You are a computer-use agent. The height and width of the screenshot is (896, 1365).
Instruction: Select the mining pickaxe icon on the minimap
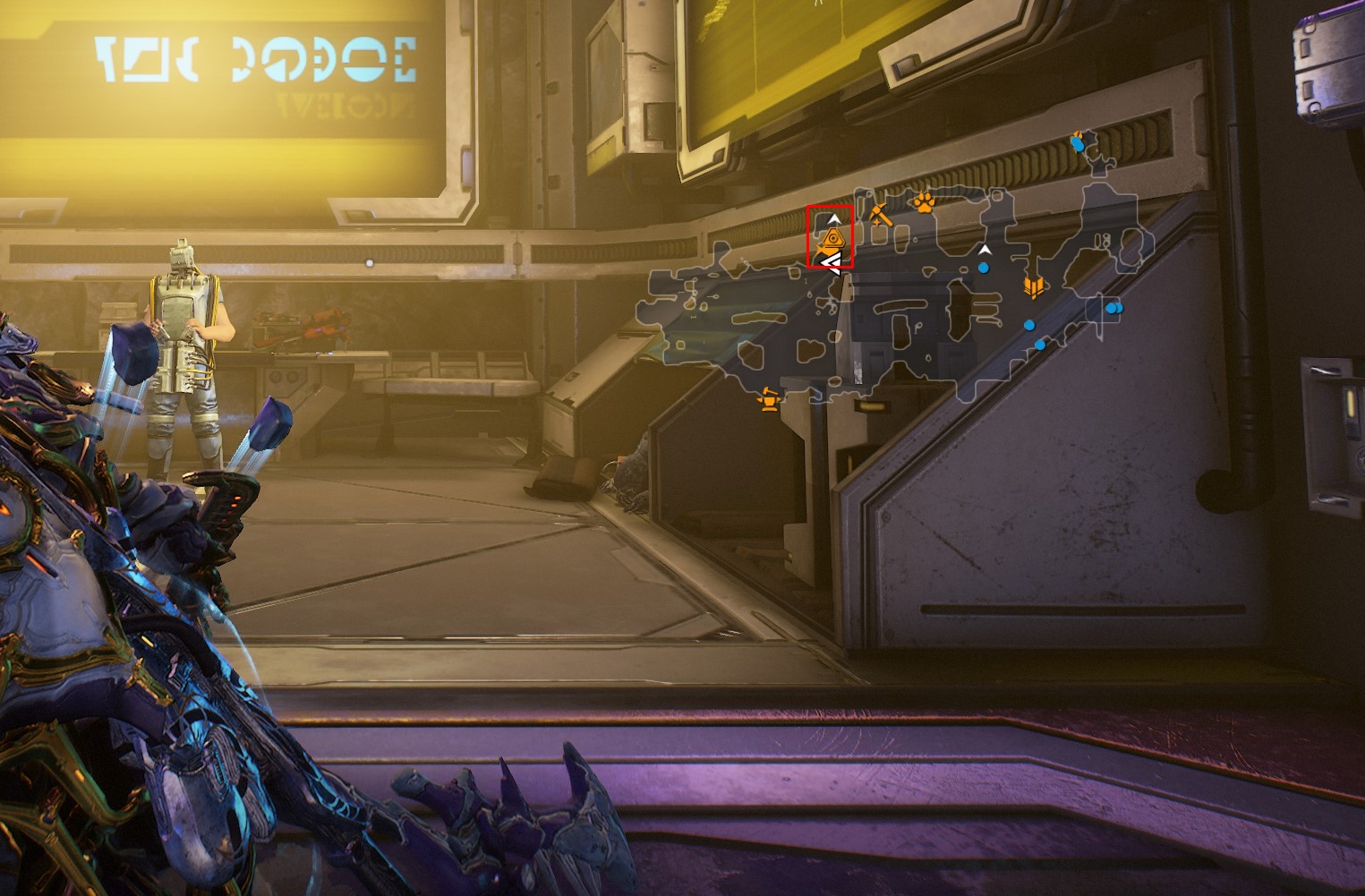tap(882, 217)
